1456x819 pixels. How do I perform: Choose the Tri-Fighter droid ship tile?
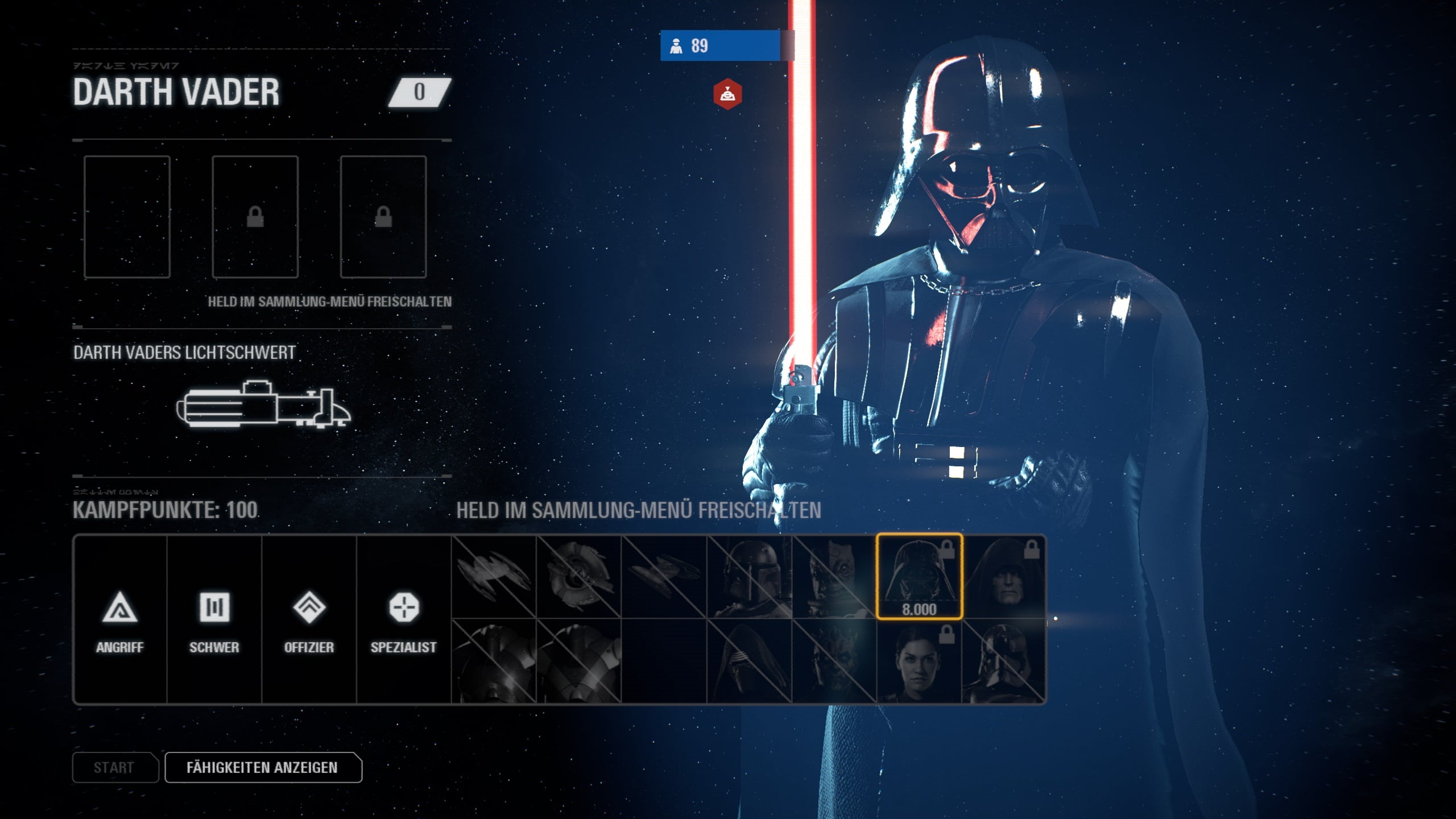pos(579,576)
